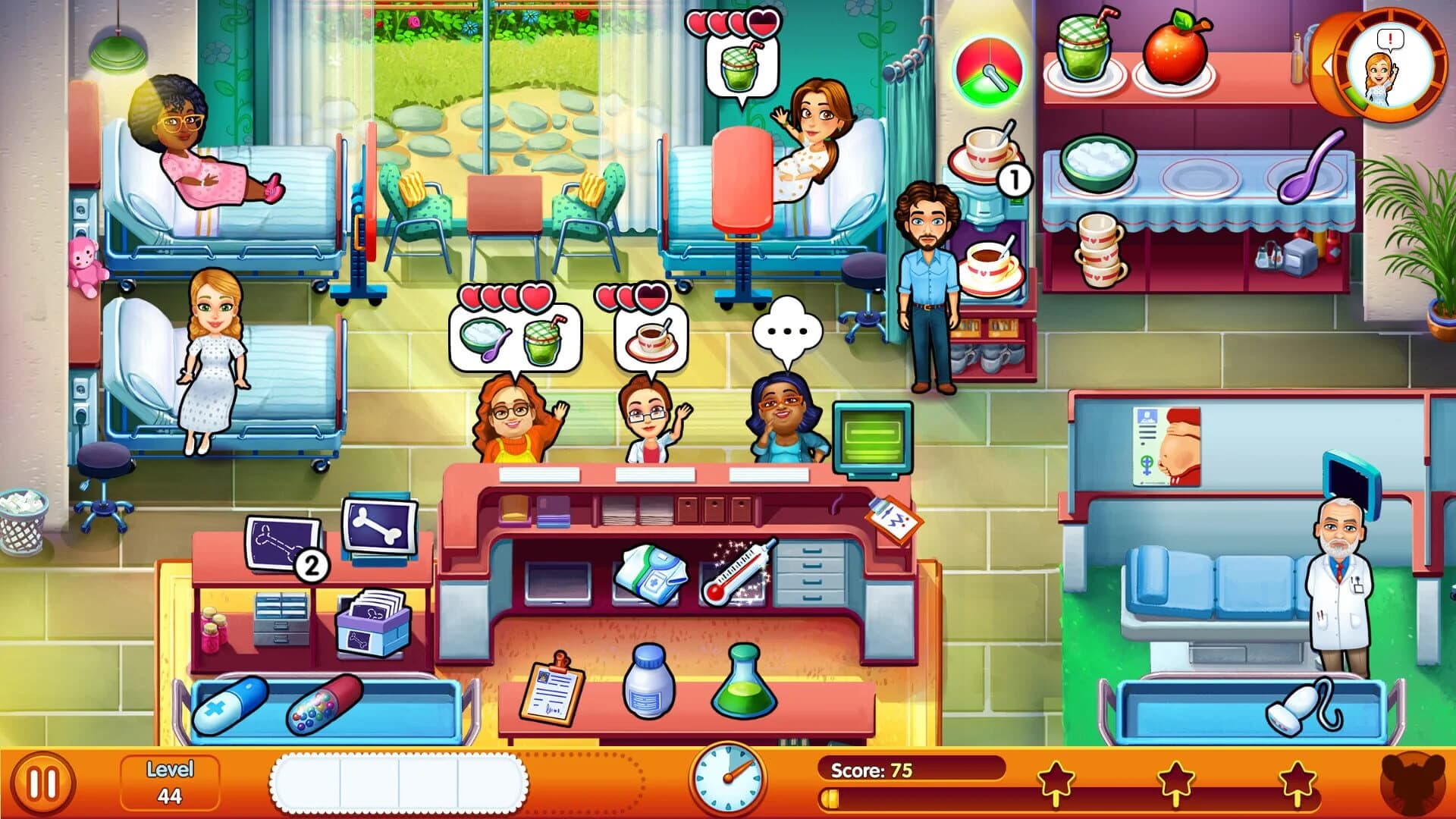The width and height of the screenshot is (1456, 819).
Task: Click the ultrasound scanner beside the doctor
Action: [x=1304, y=705]
